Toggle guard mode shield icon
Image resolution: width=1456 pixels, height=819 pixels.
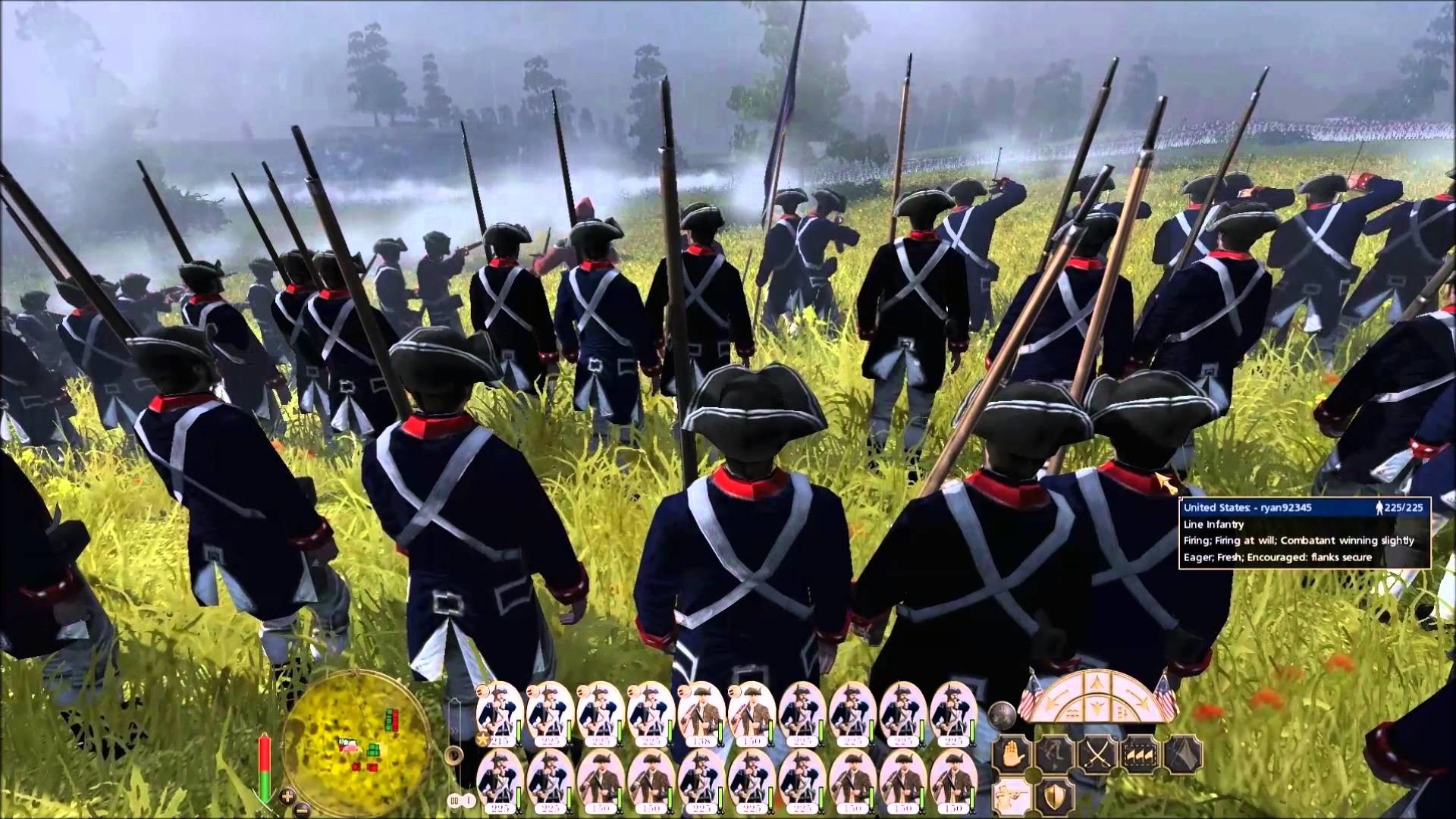tap(1053, 795)
